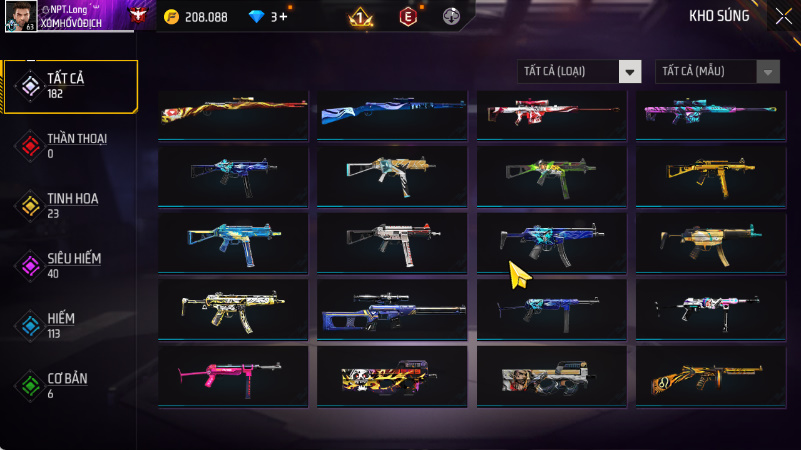Show Siêu Hiếm weapon skins

[x=70, y=265]
